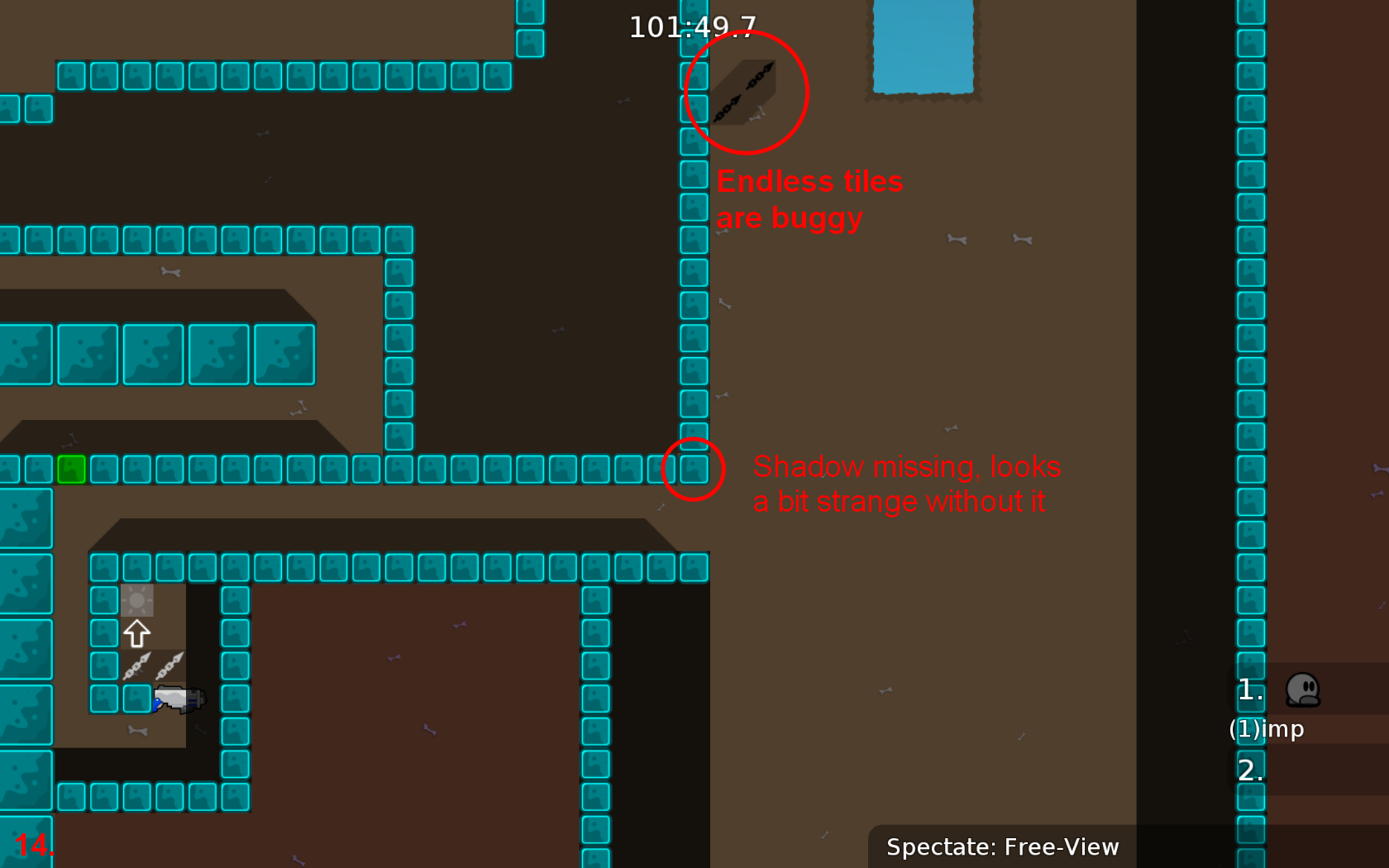
Task: Click the red label Endless tiles are buggy
Action: [810, 198]
